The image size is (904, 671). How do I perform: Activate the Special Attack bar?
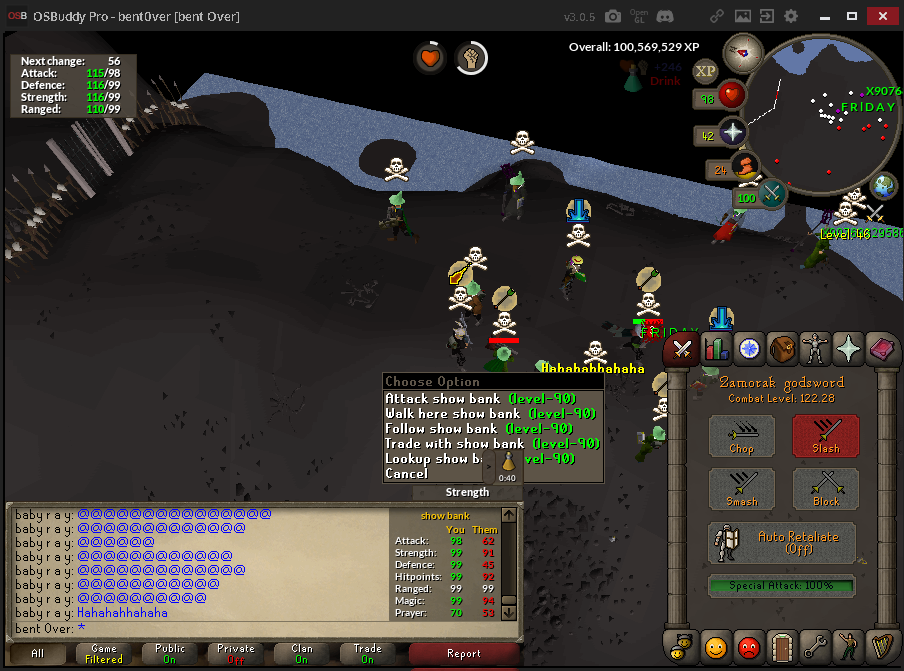[783, 585]
